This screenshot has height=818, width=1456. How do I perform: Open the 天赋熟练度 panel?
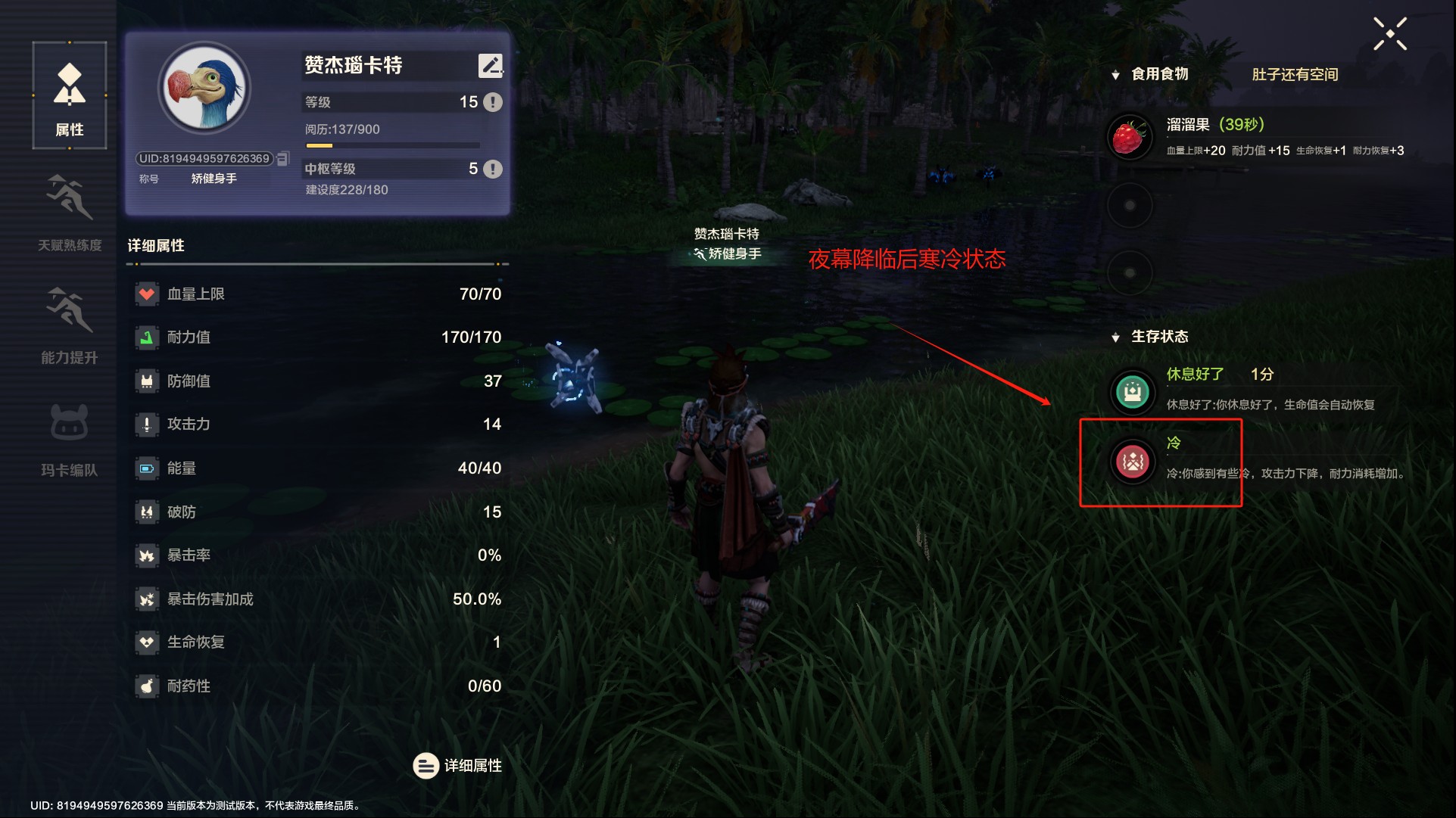(x=69, y=216)
